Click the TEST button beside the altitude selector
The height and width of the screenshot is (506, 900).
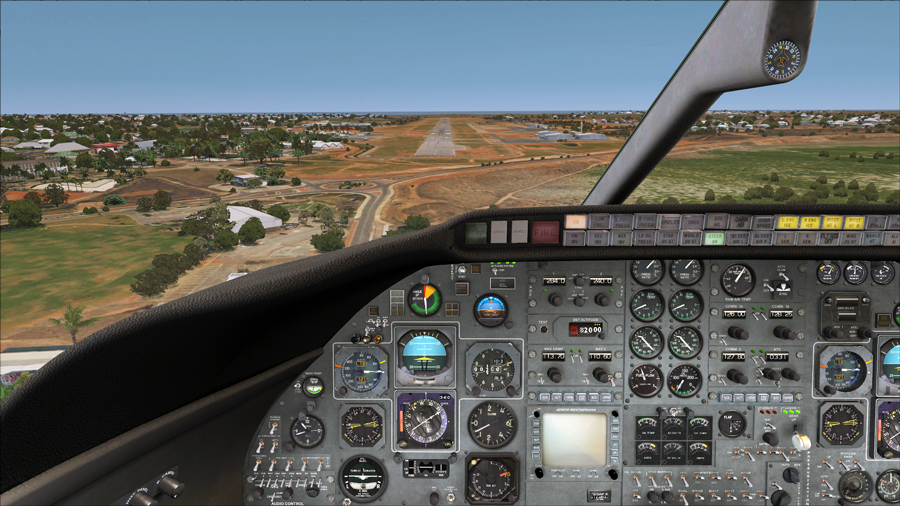point(544,330)
